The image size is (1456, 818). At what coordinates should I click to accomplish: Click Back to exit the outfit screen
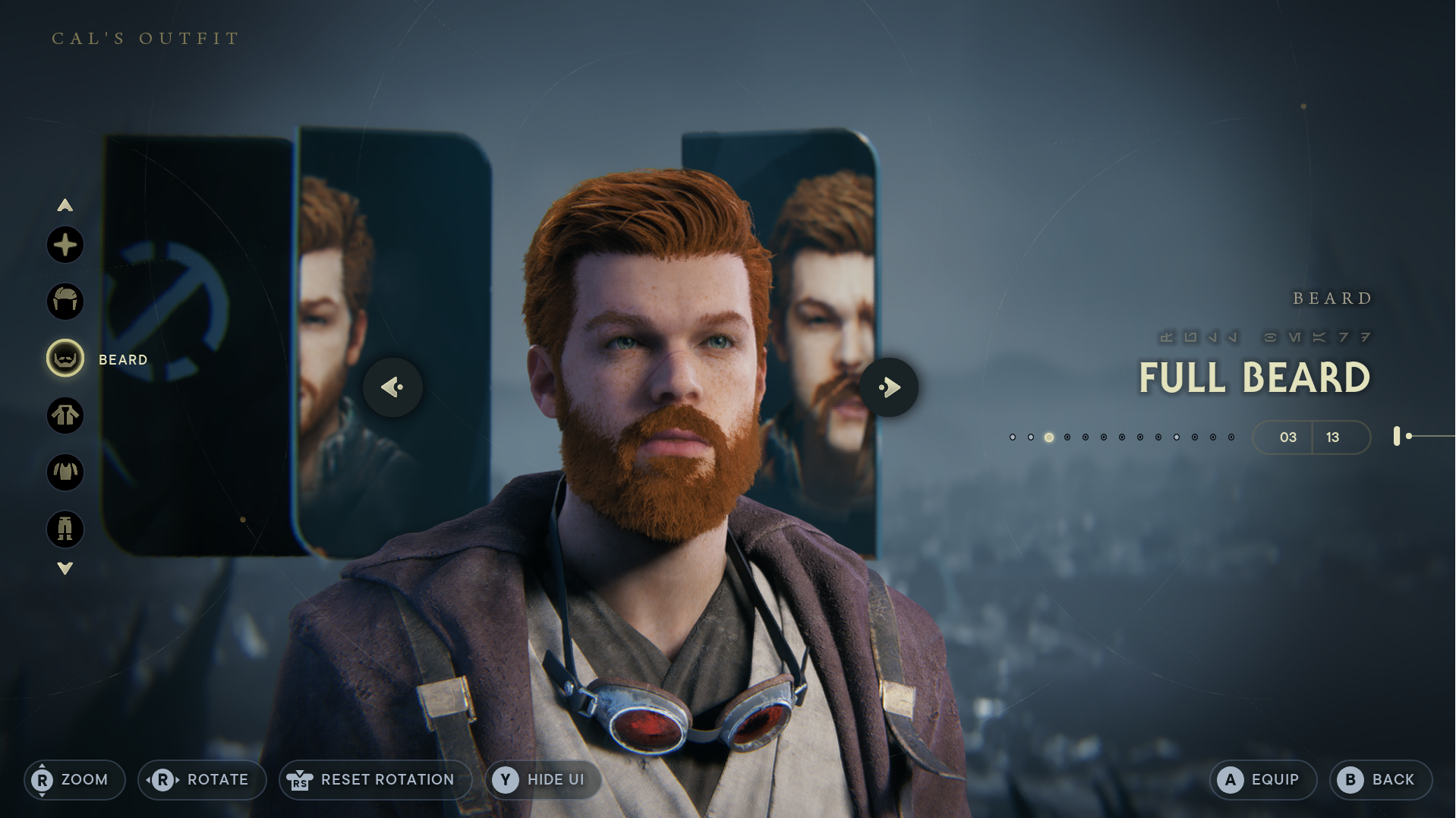1381,779
